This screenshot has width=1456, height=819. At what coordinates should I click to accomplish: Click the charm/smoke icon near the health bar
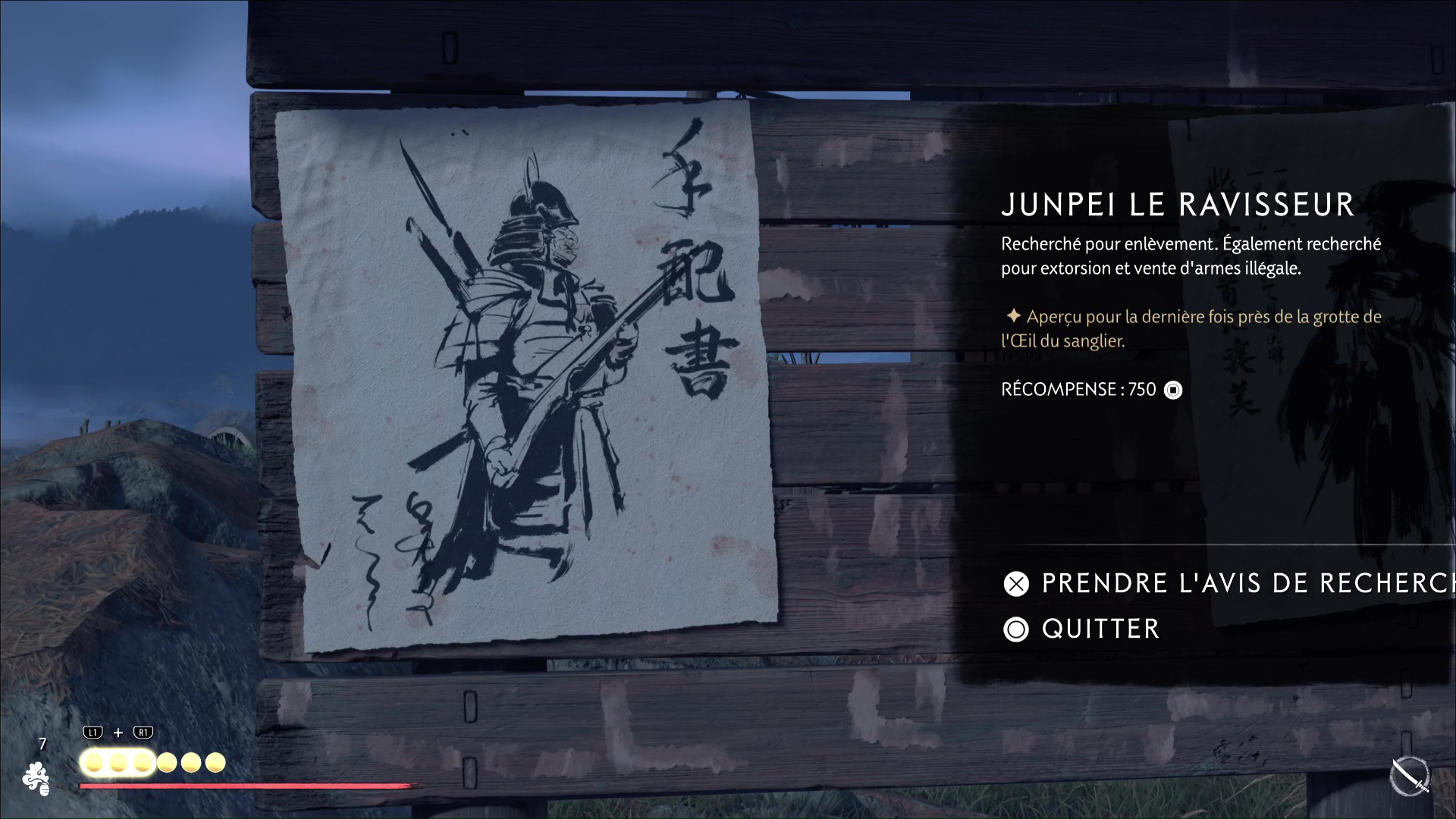[36, 780]
